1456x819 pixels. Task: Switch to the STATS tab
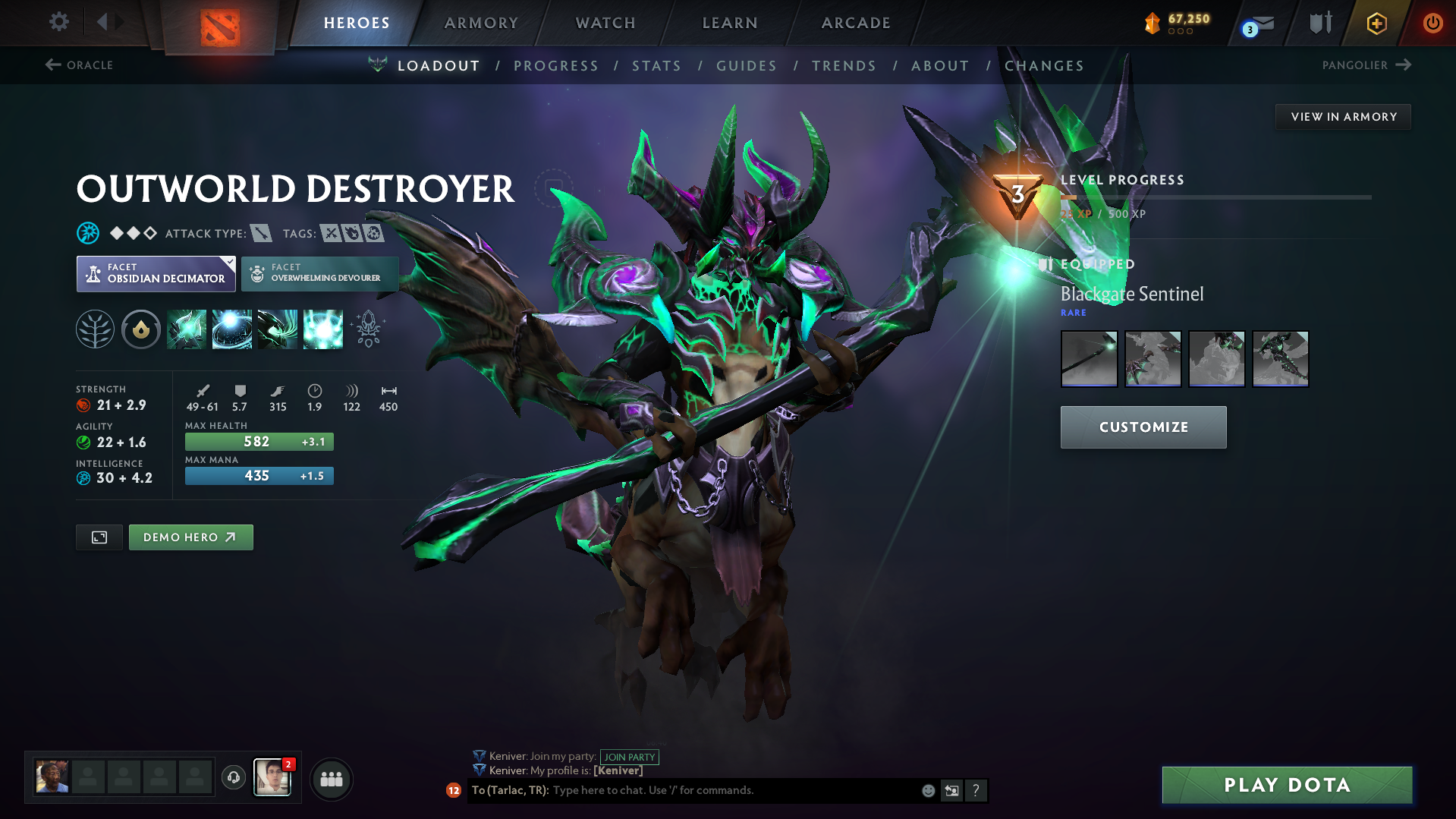click(x=656, y=65)
